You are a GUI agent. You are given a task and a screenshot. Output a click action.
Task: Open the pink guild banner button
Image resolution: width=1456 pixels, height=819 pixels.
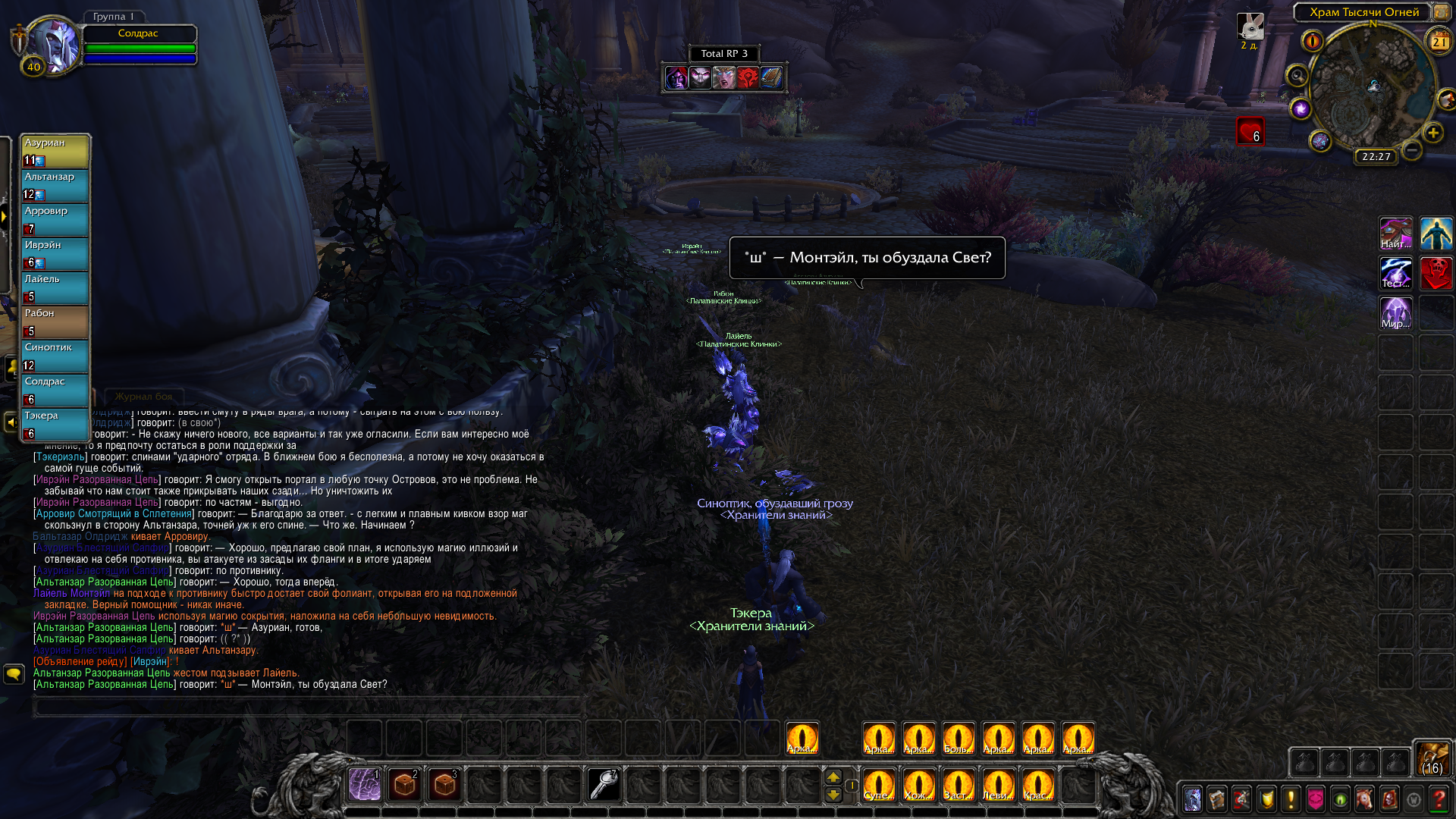pos(1316,799)
